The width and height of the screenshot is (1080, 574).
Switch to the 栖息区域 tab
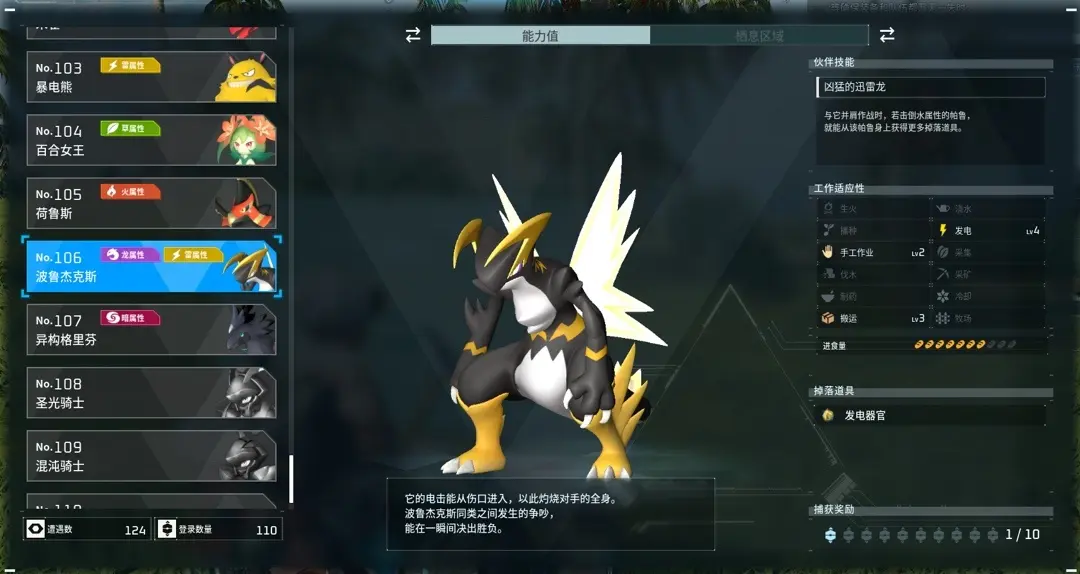pos(759,36)
